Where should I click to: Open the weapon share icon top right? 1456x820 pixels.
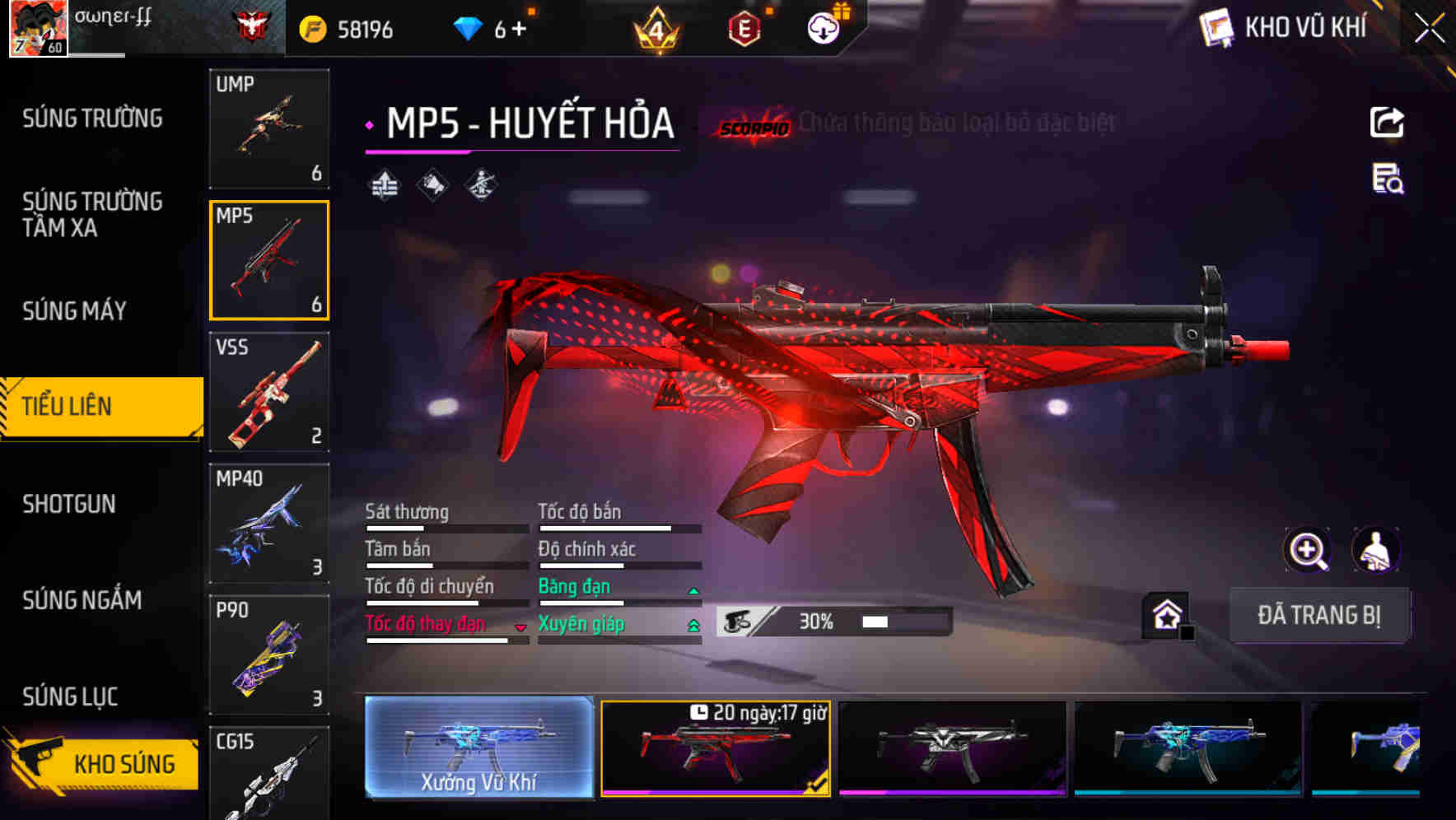tap(1387, 122)
